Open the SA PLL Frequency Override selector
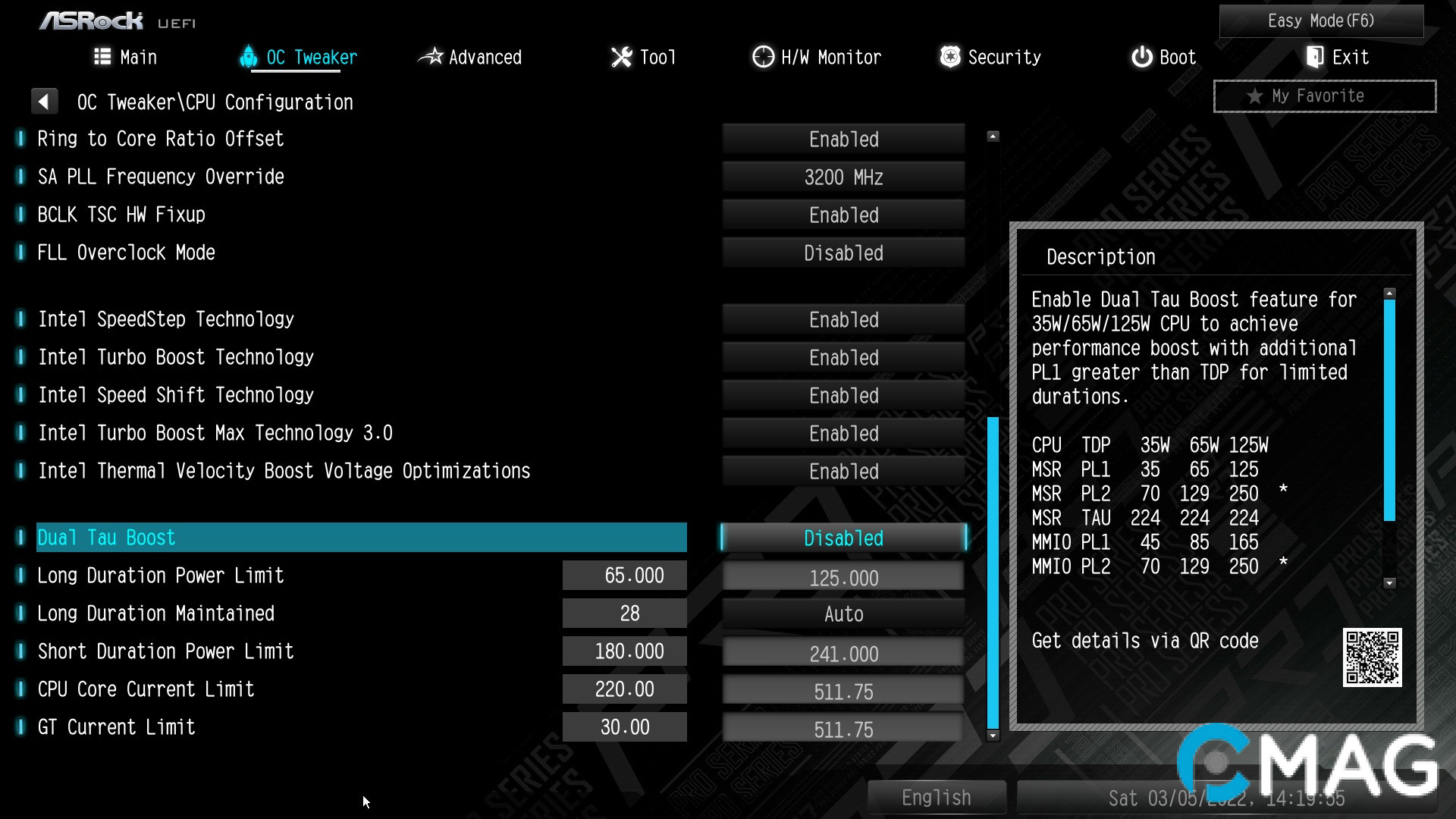This screenshot has width=1456, height=819. [843, 177]
